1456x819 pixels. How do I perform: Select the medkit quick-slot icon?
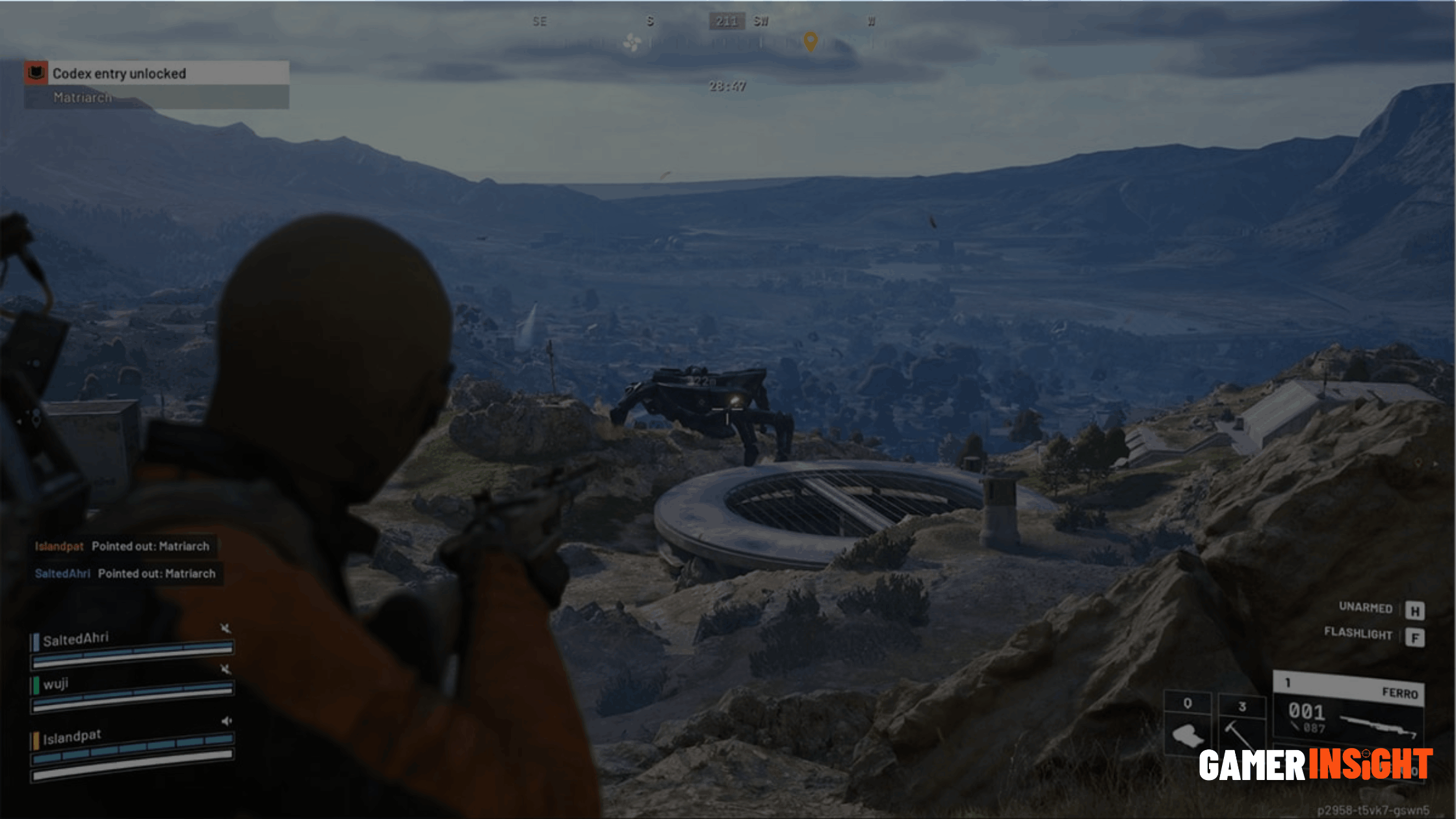pyautogui.click(x=1187, y=735)
